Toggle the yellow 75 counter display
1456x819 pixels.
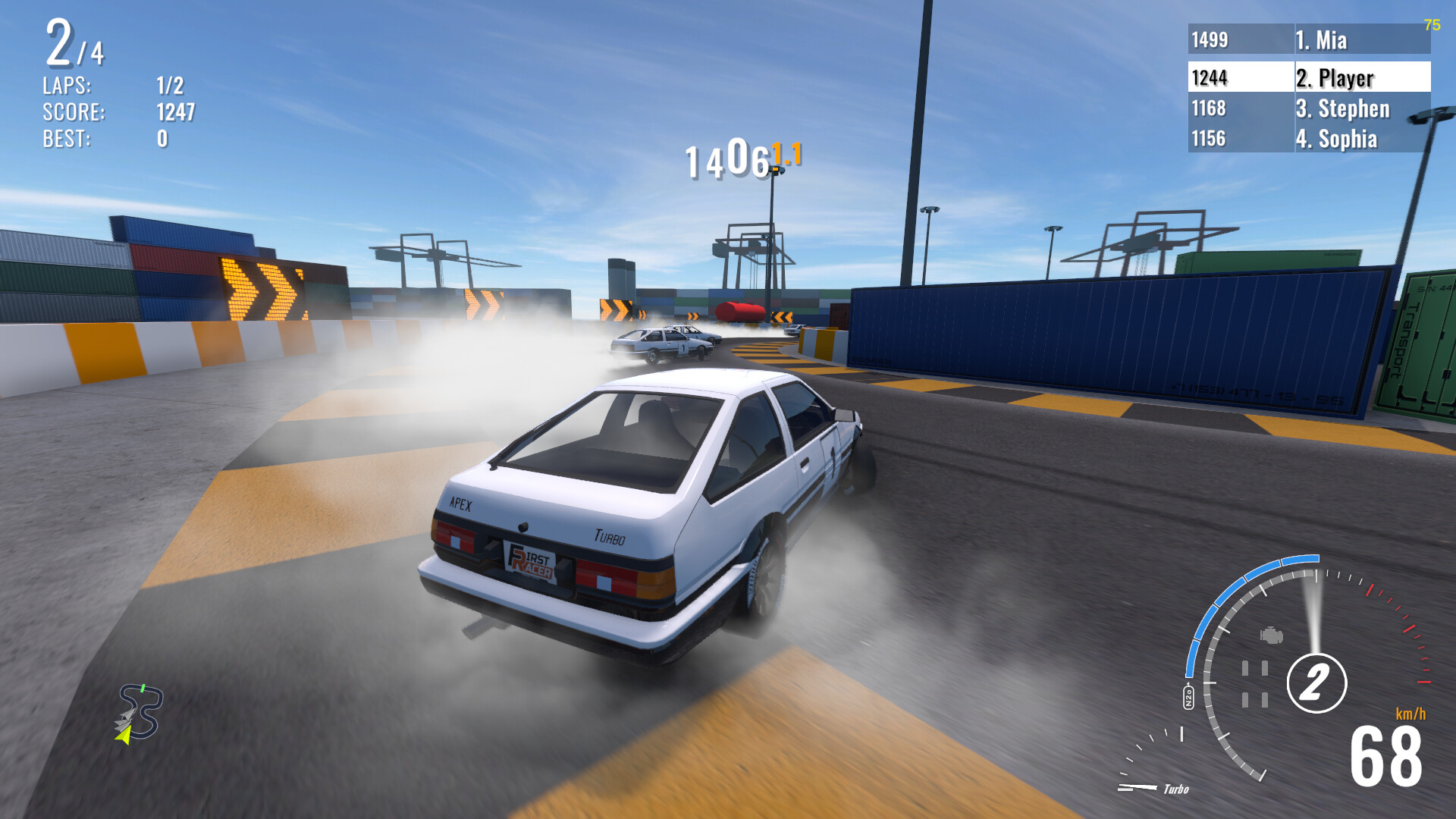point(1432,25)
